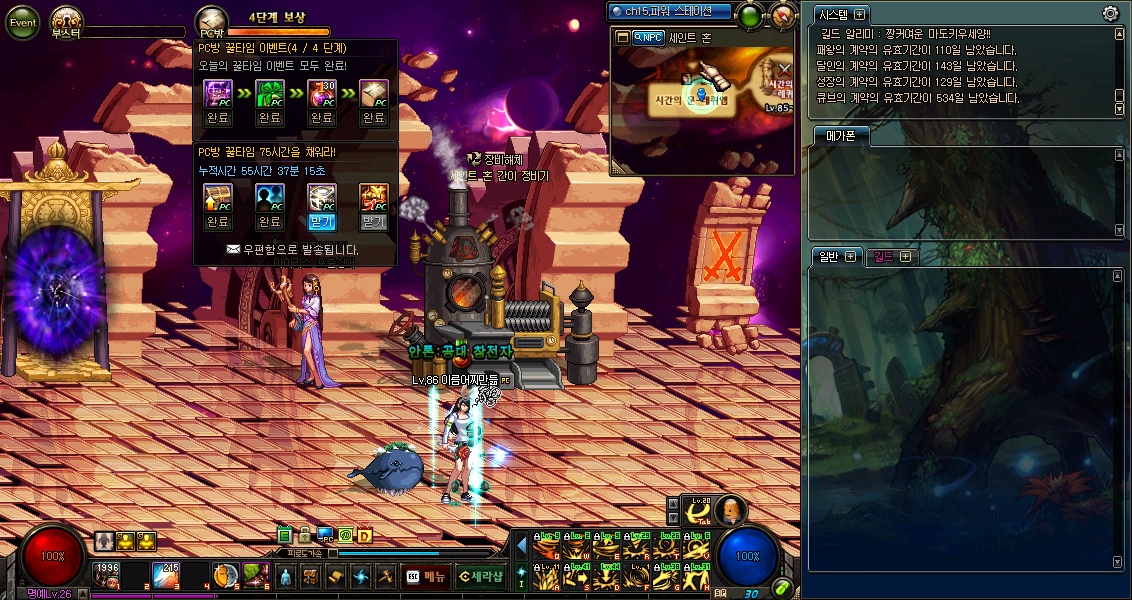Use the HP potion slot showing 1996

107,575
